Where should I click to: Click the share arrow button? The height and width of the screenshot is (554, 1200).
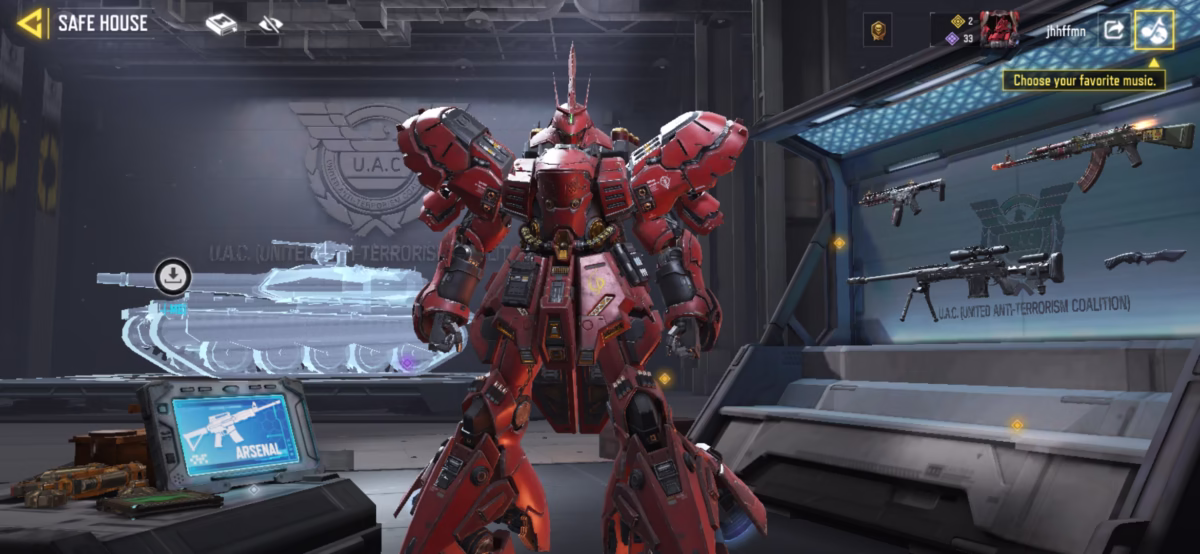tap(1113, 30)
